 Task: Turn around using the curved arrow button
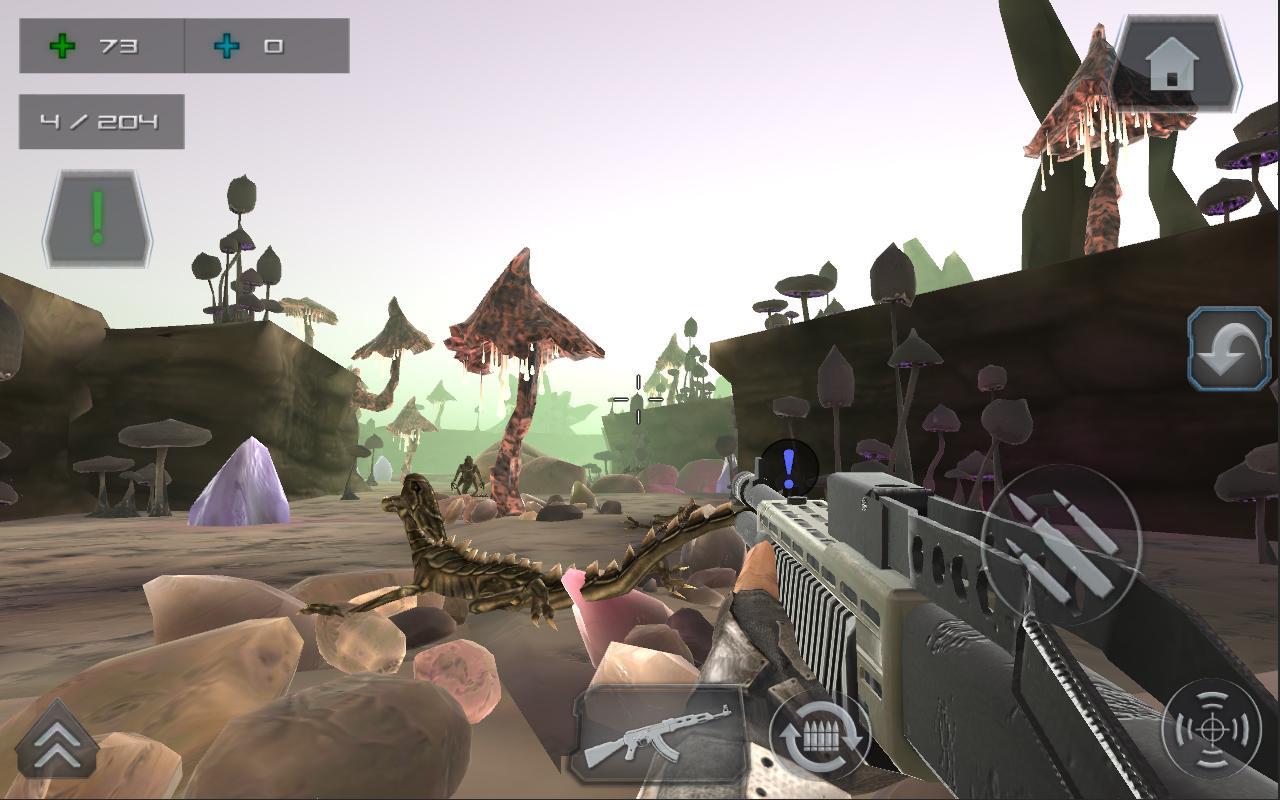1229,349
